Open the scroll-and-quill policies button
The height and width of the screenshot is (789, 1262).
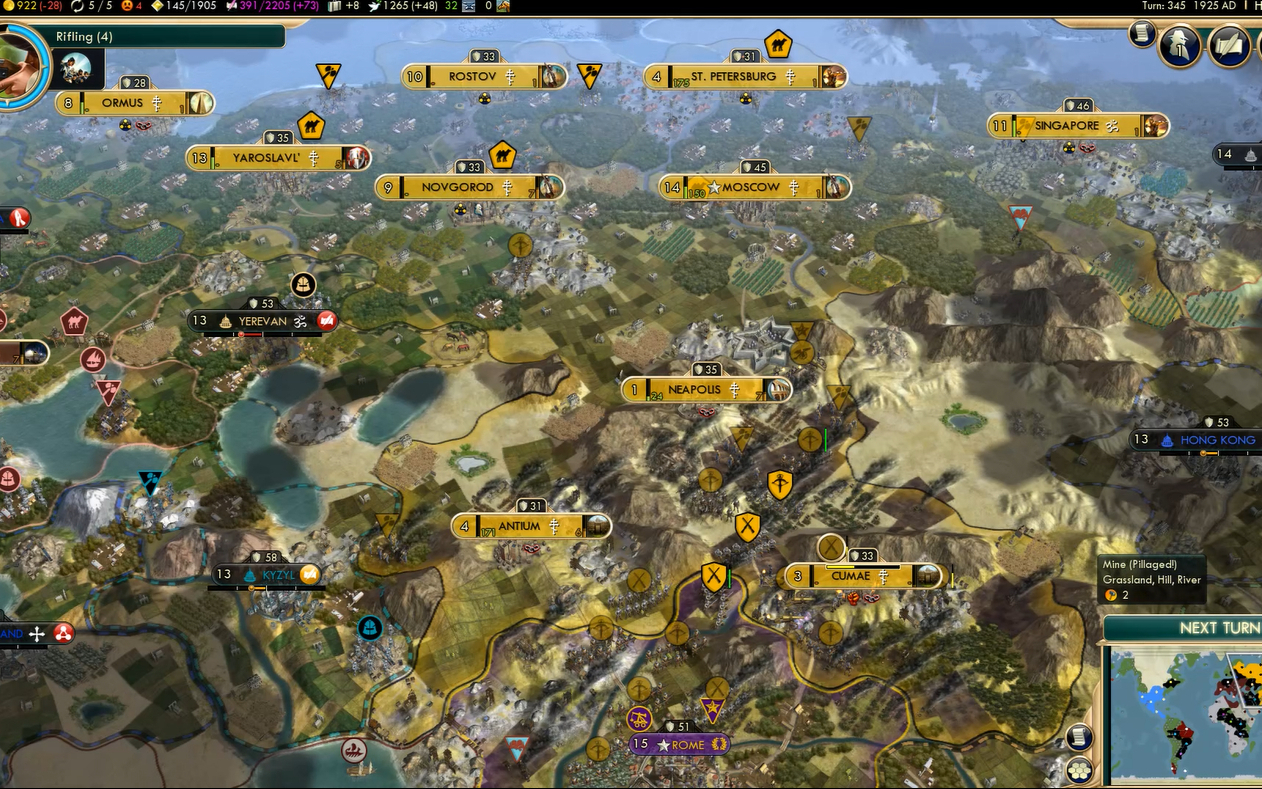point(1229,46)
